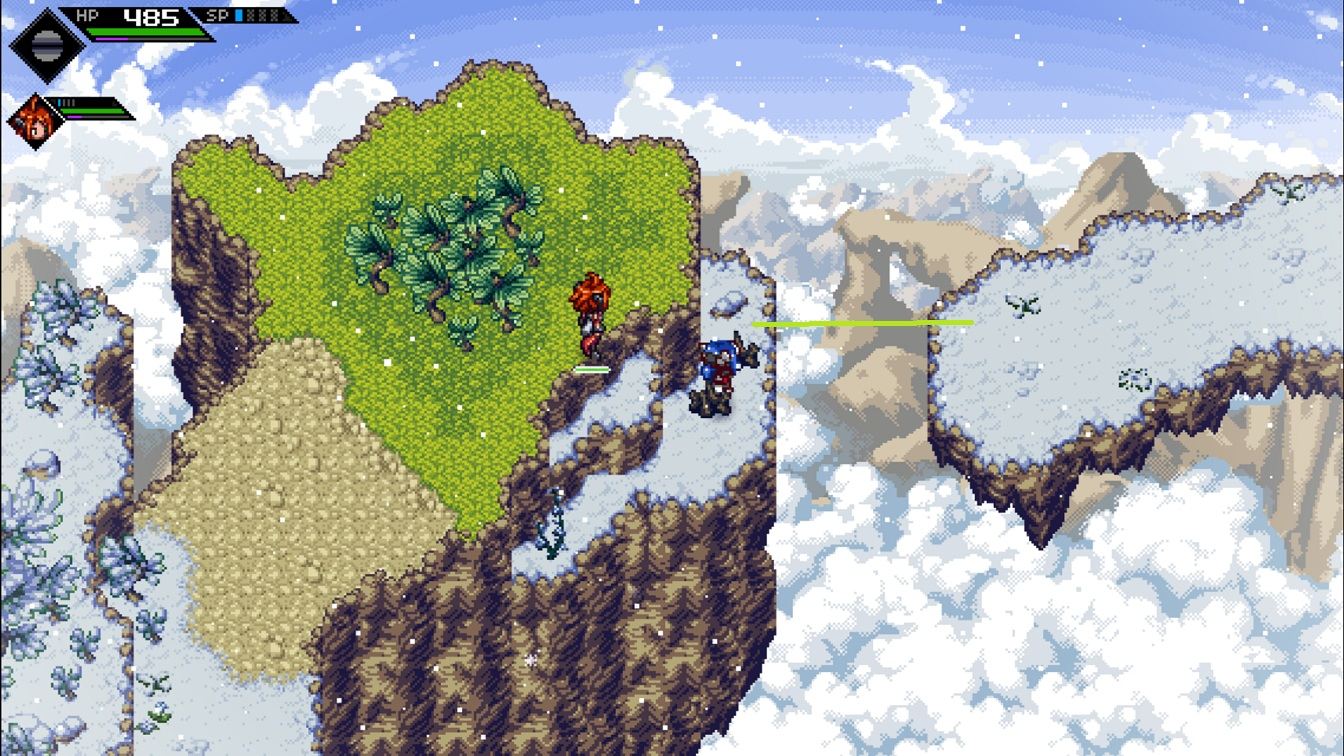The image size is (1344, 756).
Task: Toggle the green dash indicator under the player
Action: coord(591,369)
